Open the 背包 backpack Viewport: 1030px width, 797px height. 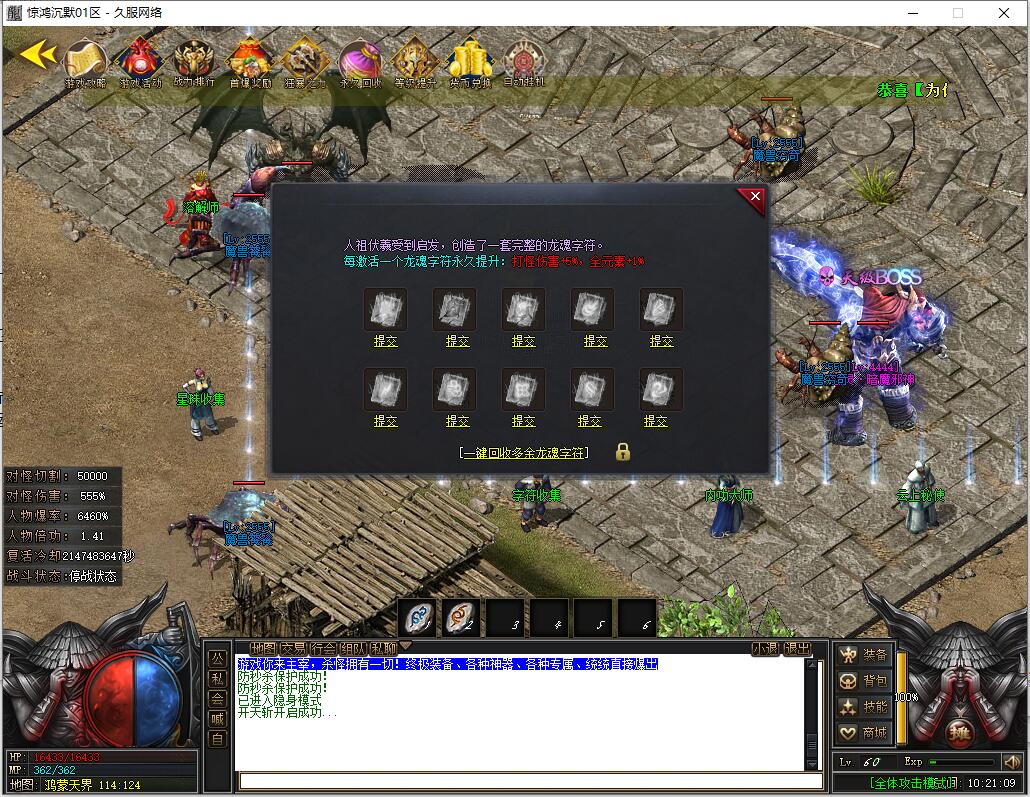tap(865, 681)
